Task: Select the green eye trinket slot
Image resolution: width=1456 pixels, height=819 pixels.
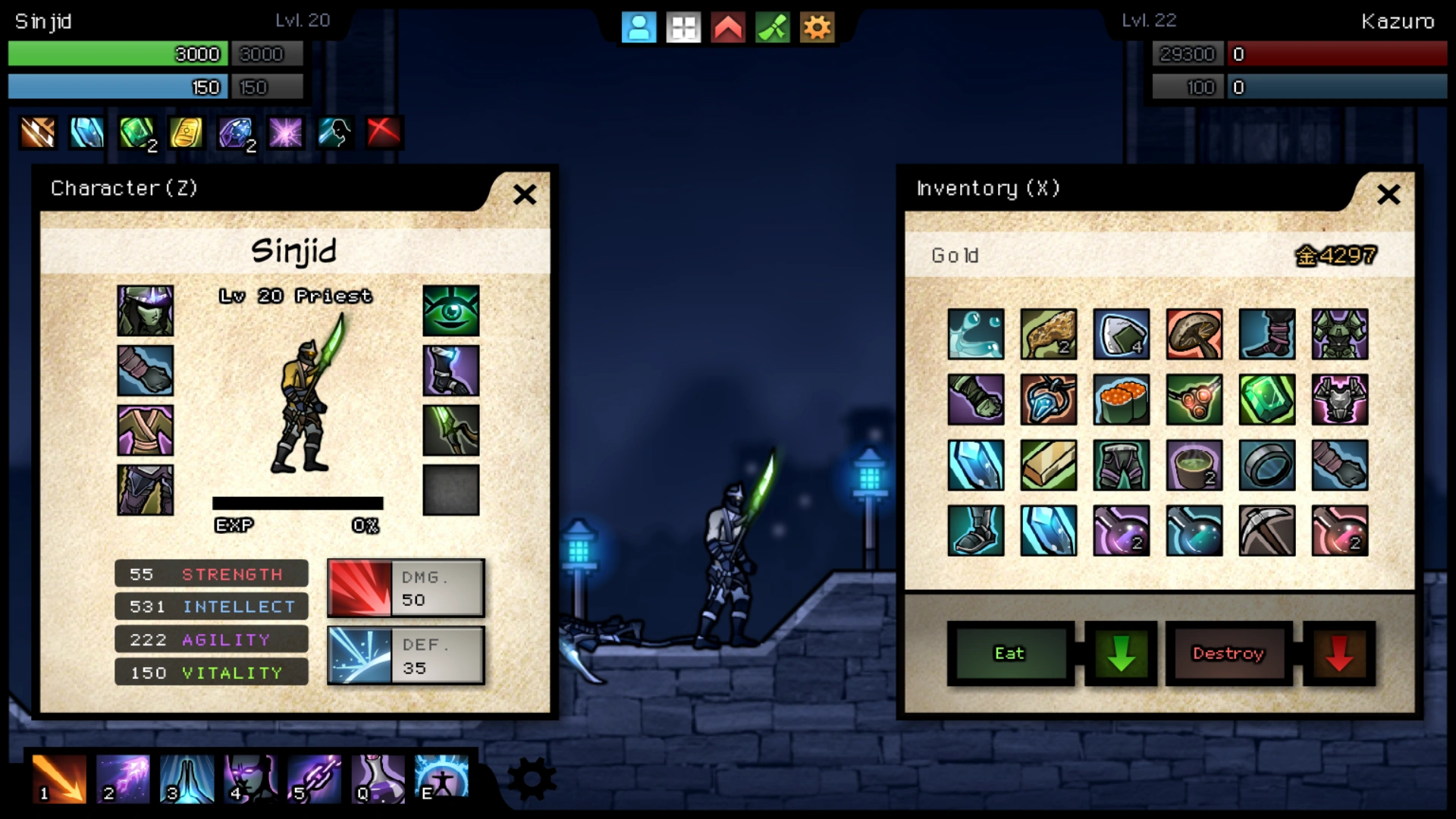Action: (451, 310)
